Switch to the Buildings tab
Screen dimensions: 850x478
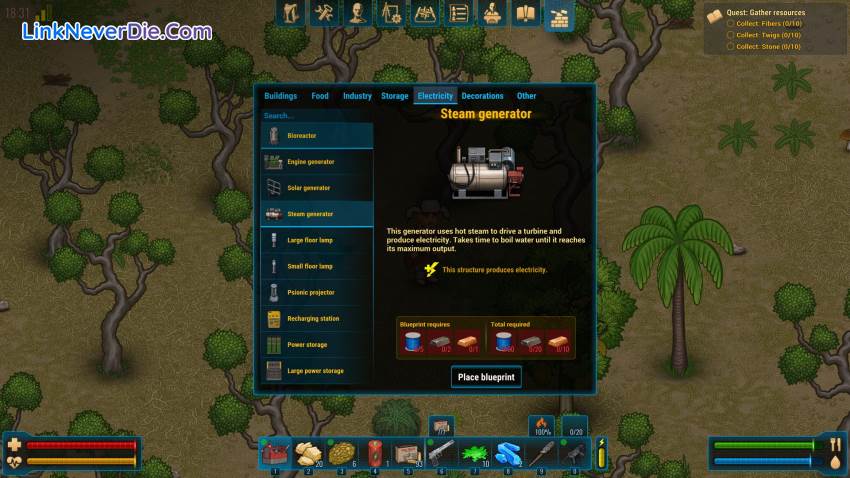pyautogui.click(x=280, y=96)
